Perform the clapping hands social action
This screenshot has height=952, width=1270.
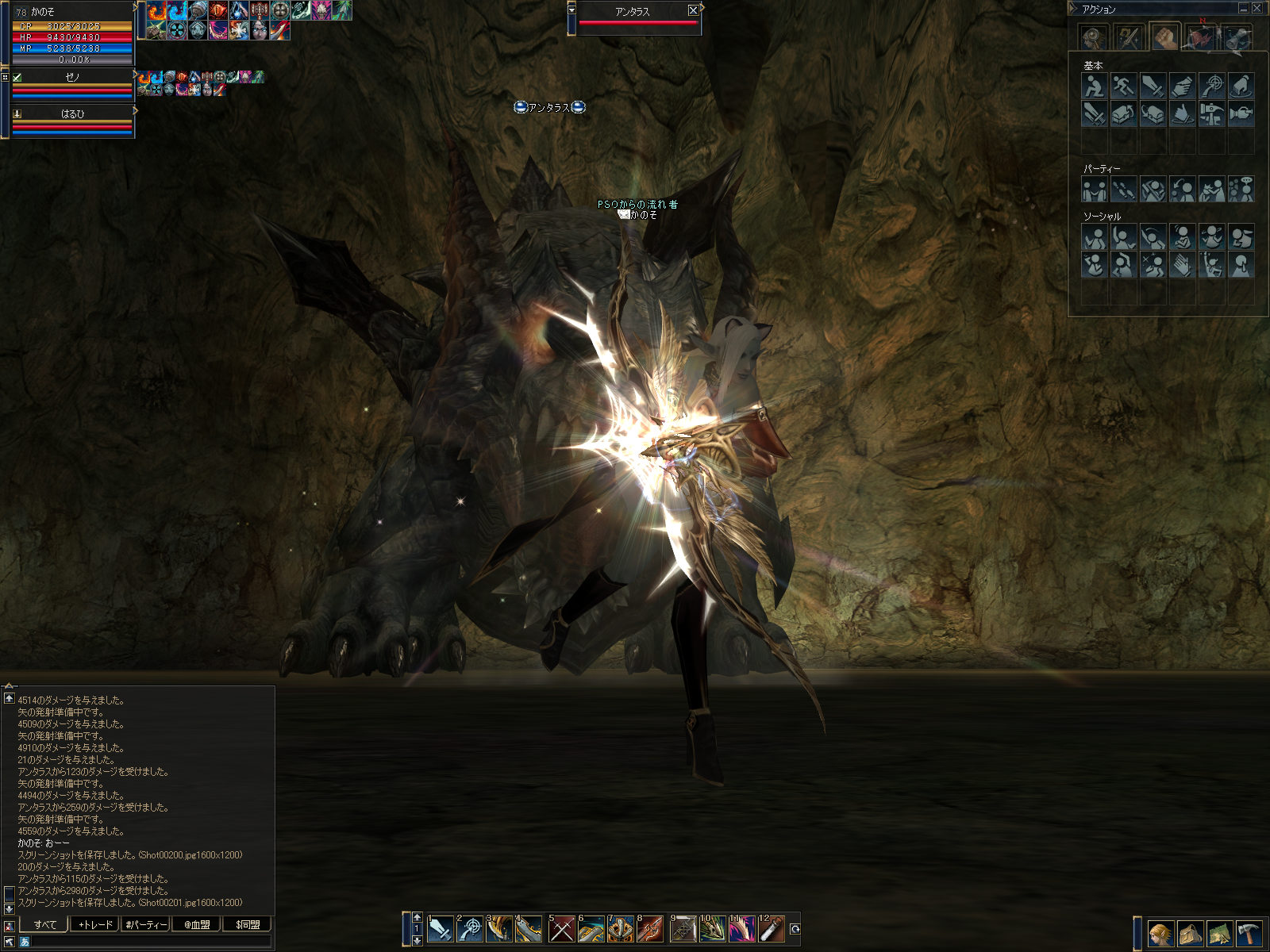pos(1182,264)
